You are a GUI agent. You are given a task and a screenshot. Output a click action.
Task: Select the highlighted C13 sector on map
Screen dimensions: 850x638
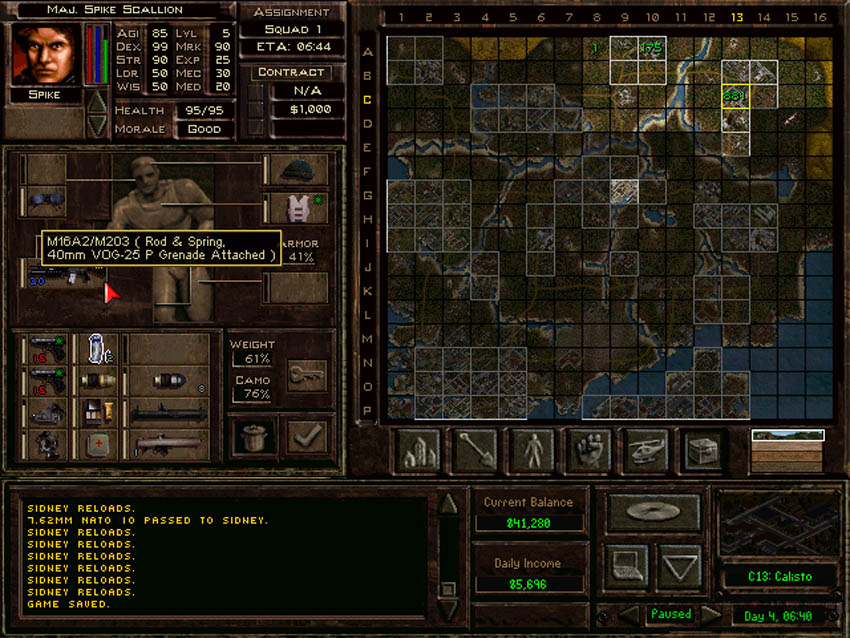736,96
